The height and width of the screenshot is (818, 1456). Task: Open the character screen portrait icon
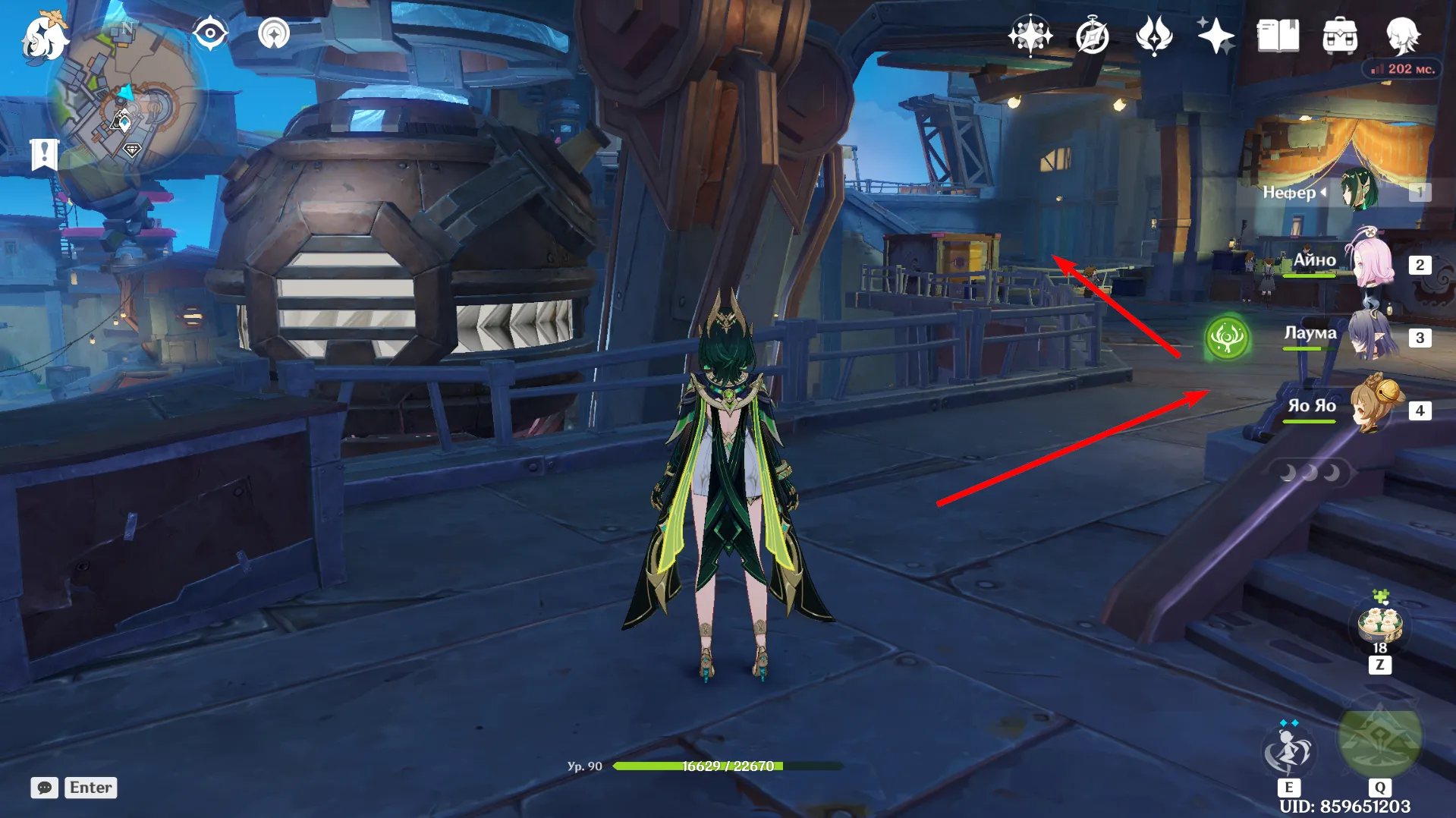[1405, 35]
